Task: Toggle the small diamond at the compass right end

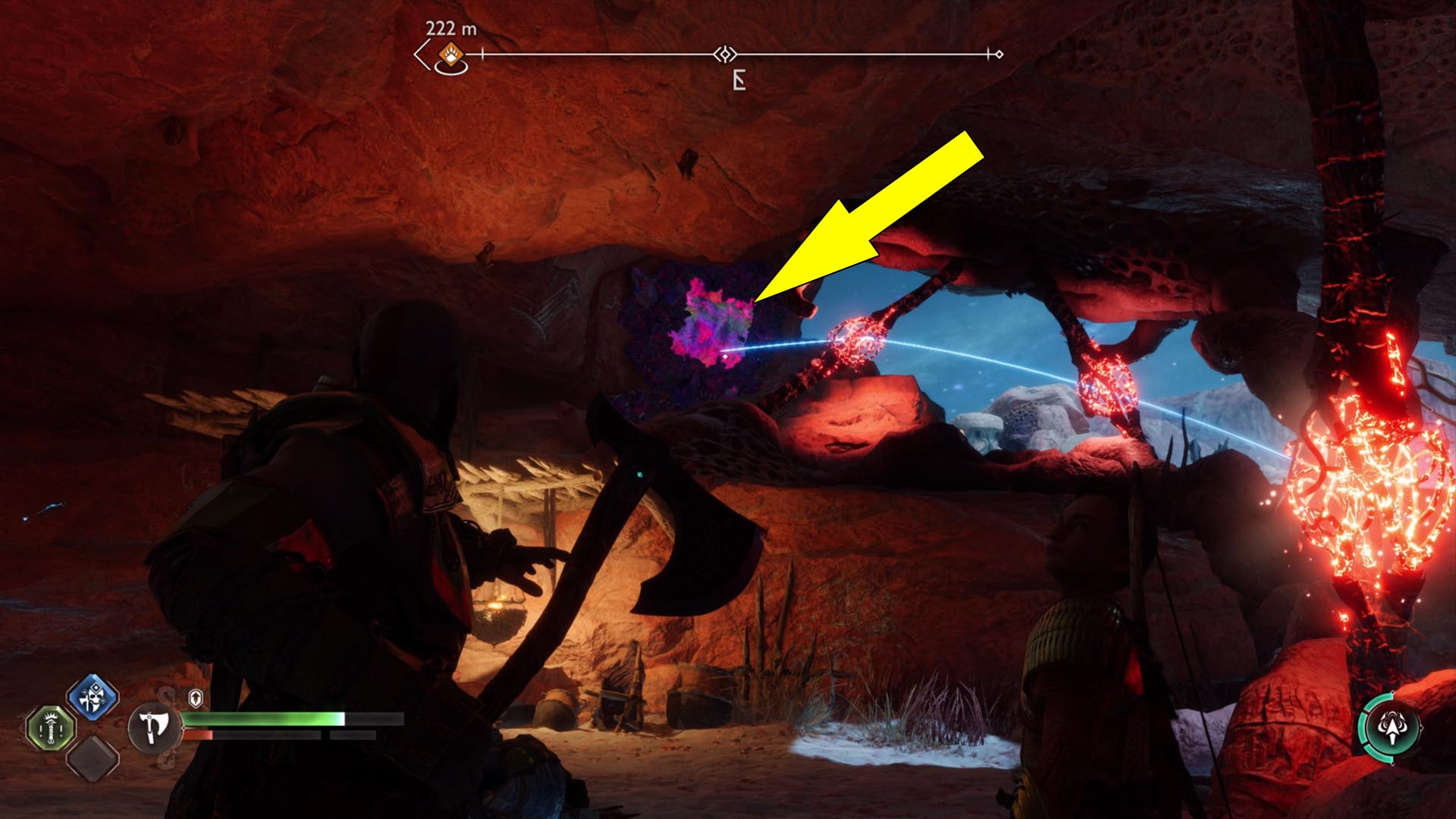Action: click(1000, 54)
